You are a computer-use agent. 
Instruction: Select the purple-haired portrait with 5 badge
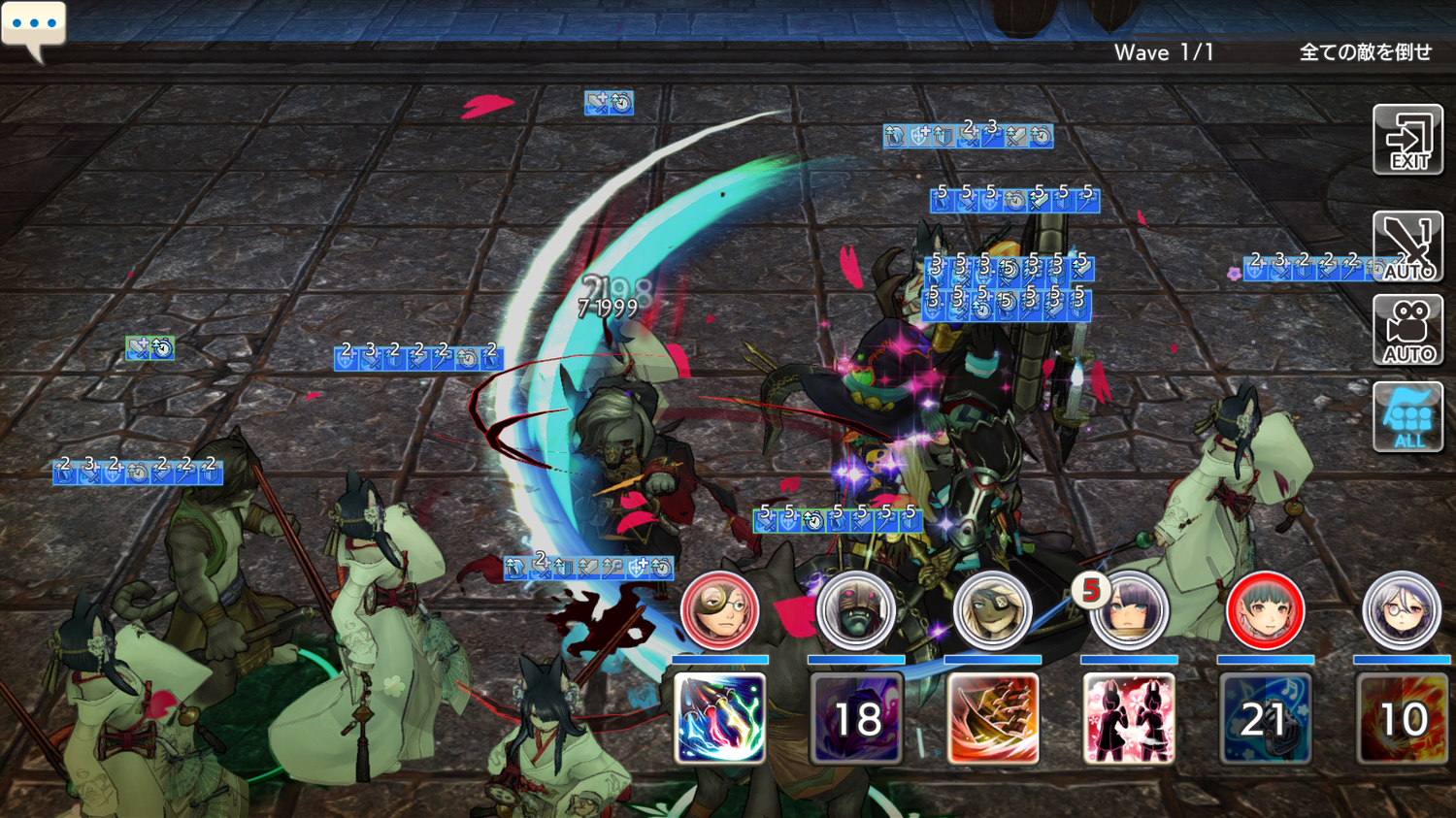click(1128, 611)
